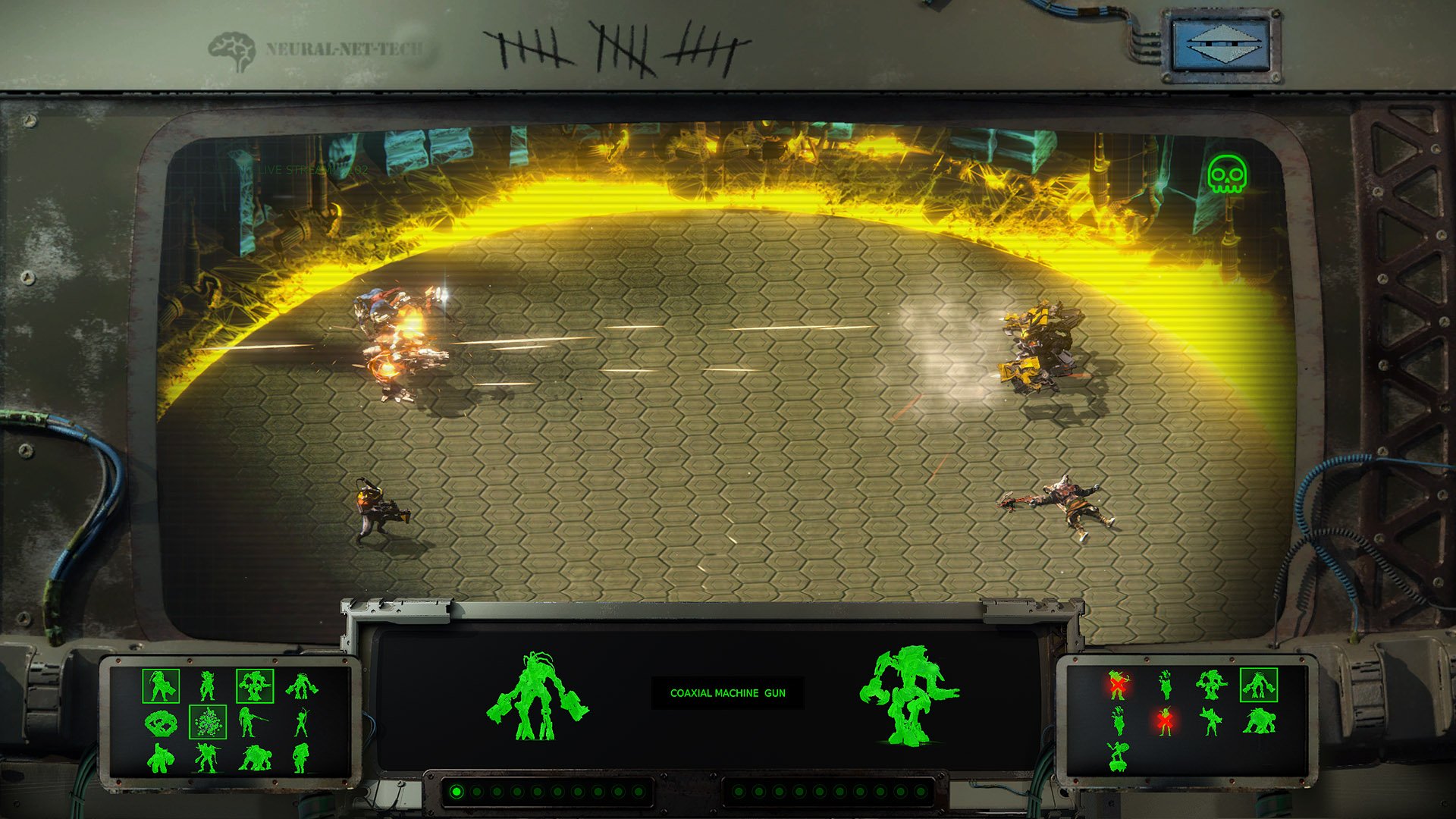Choose the highlighted twin-cannon mech icon
This screenshot has height=819, width=1456.
1259,685
